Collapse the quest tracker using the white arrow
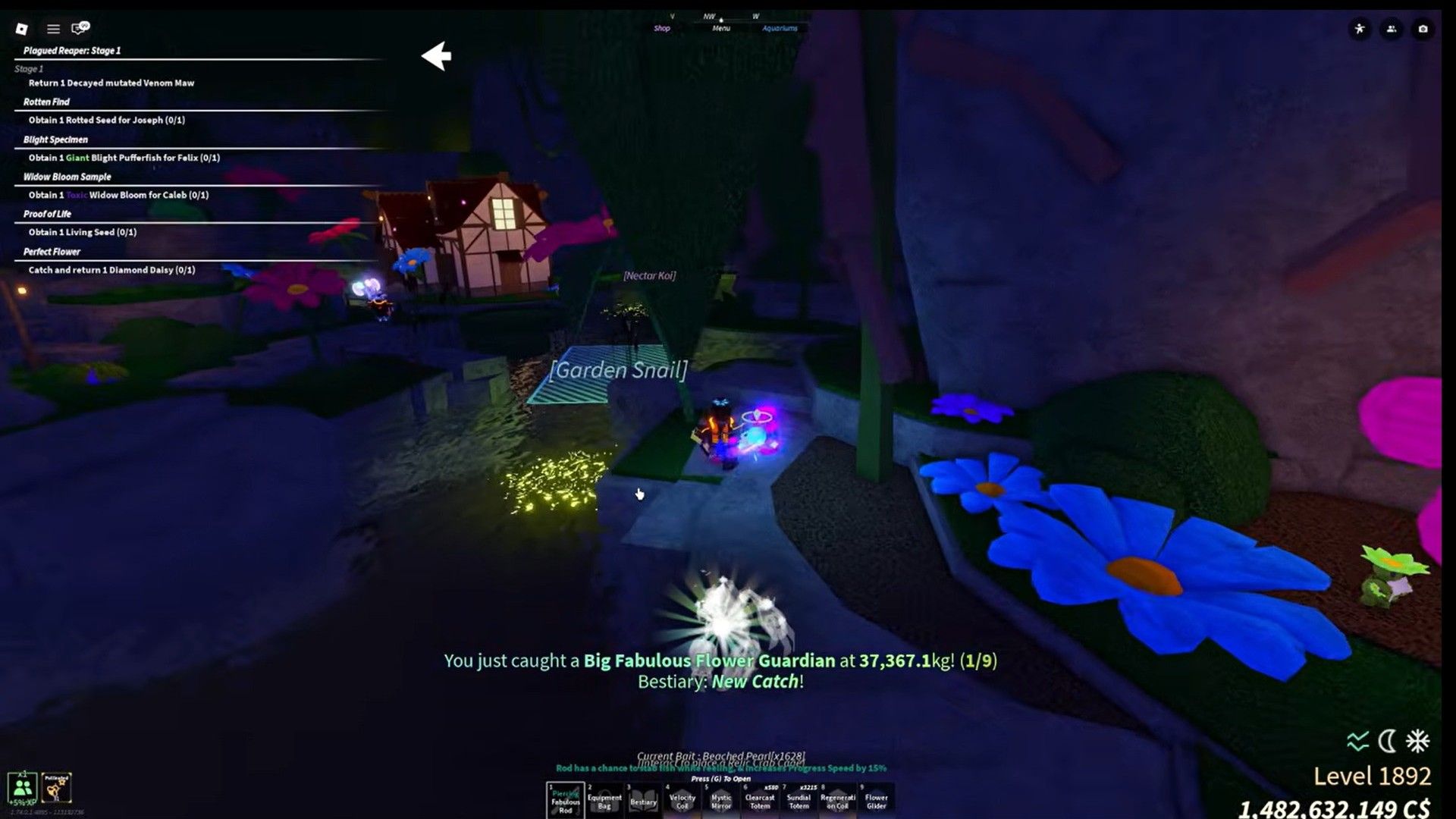The height and width of the screenshot is (819, 1456). click(x=435, y=55)
